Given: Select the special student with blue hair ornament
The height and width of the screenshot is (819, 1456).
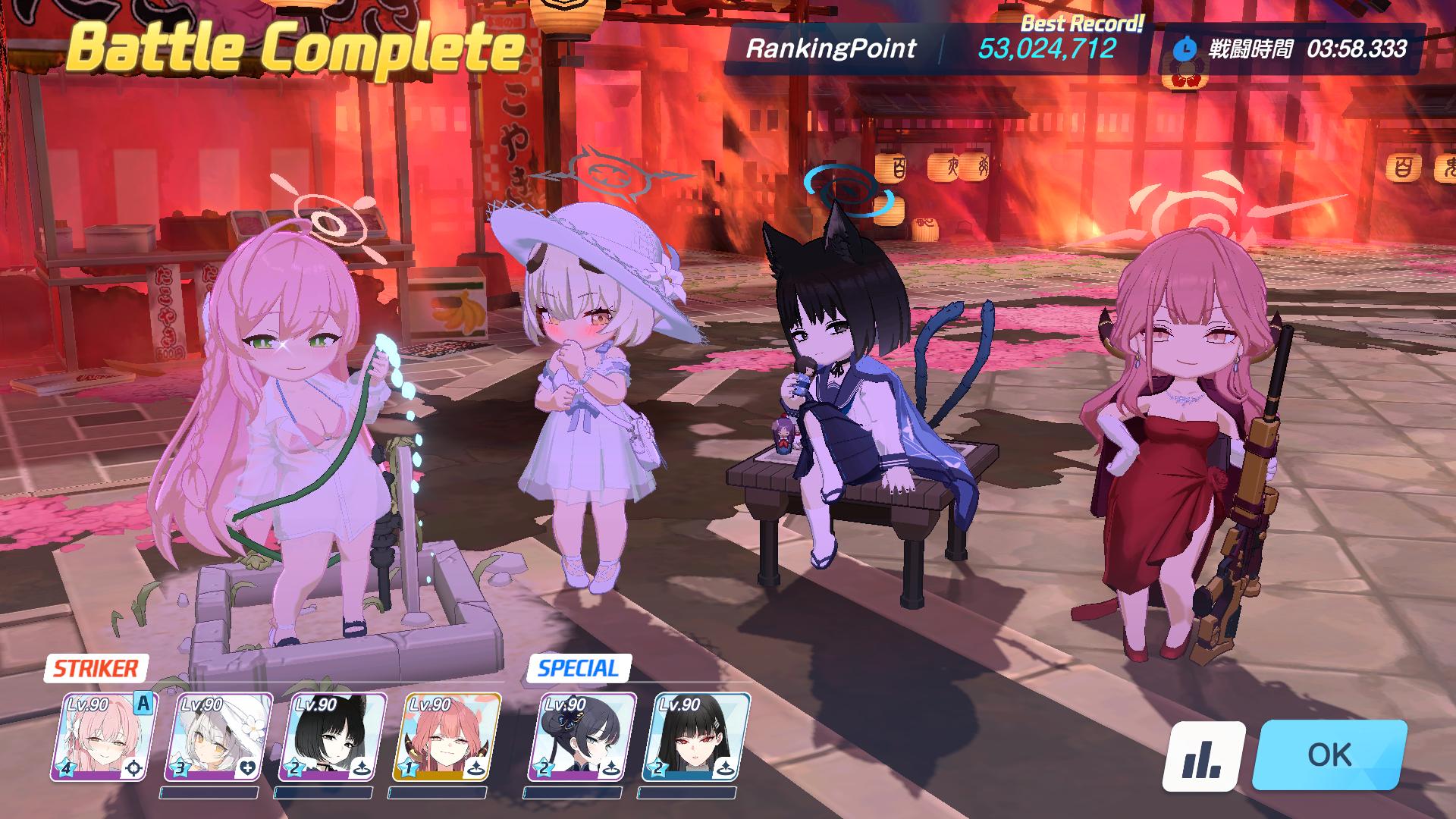Looking at the screenshot, I should (582, 736).
